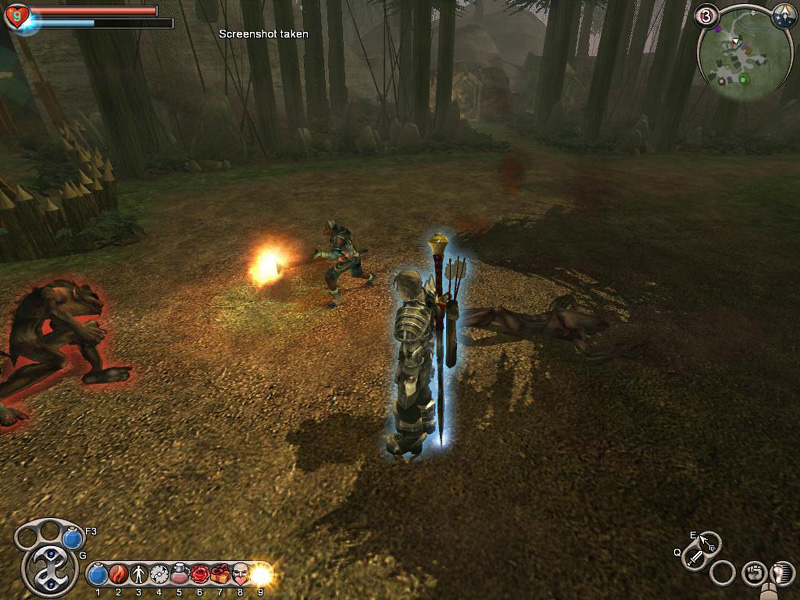The width and height of the screenshot is (800, 600).
Task: Select the white body figure icon
Action: click(x=139, y=575)
